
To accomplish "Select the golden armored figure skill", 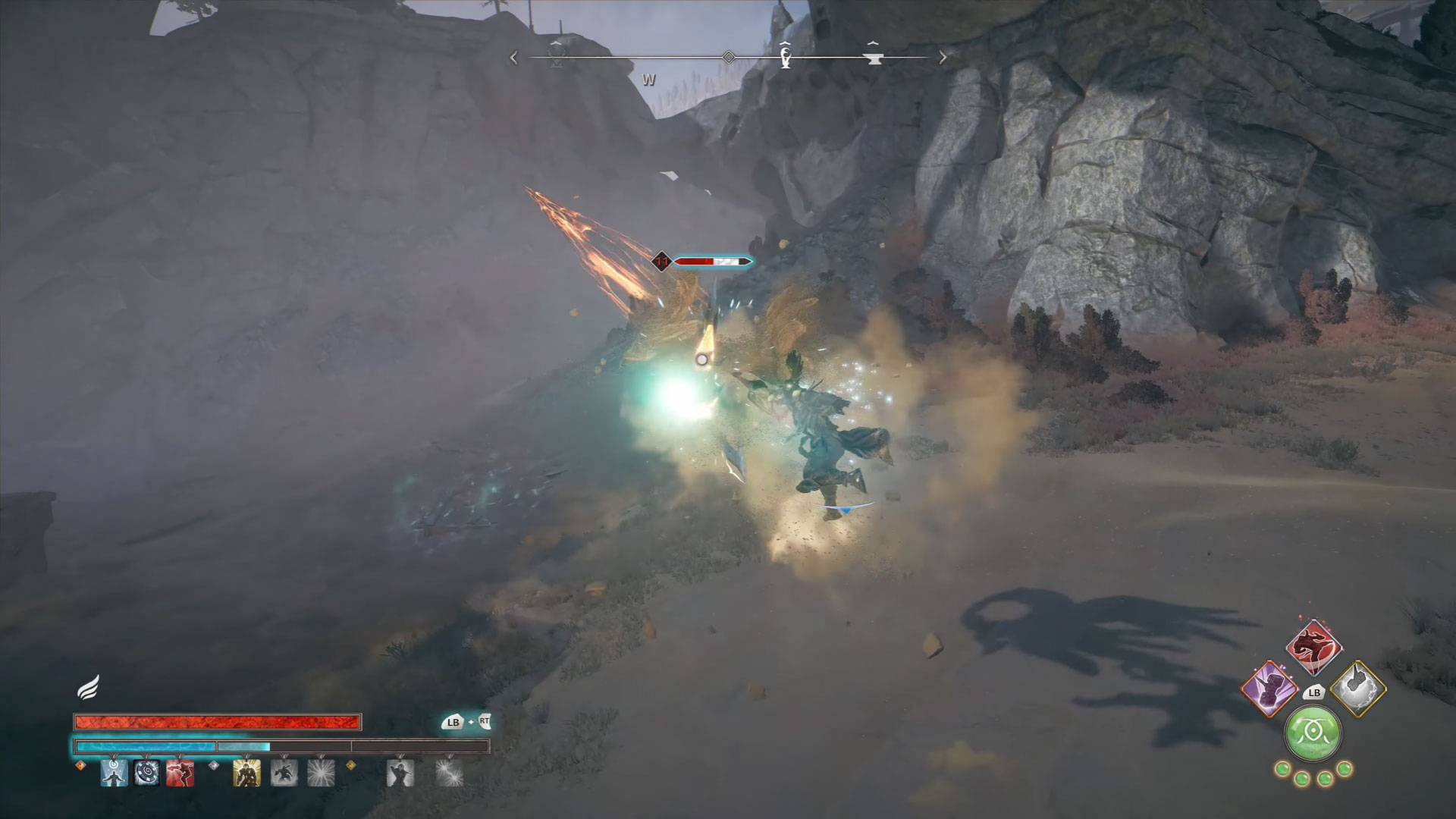I will click(246, 773).
